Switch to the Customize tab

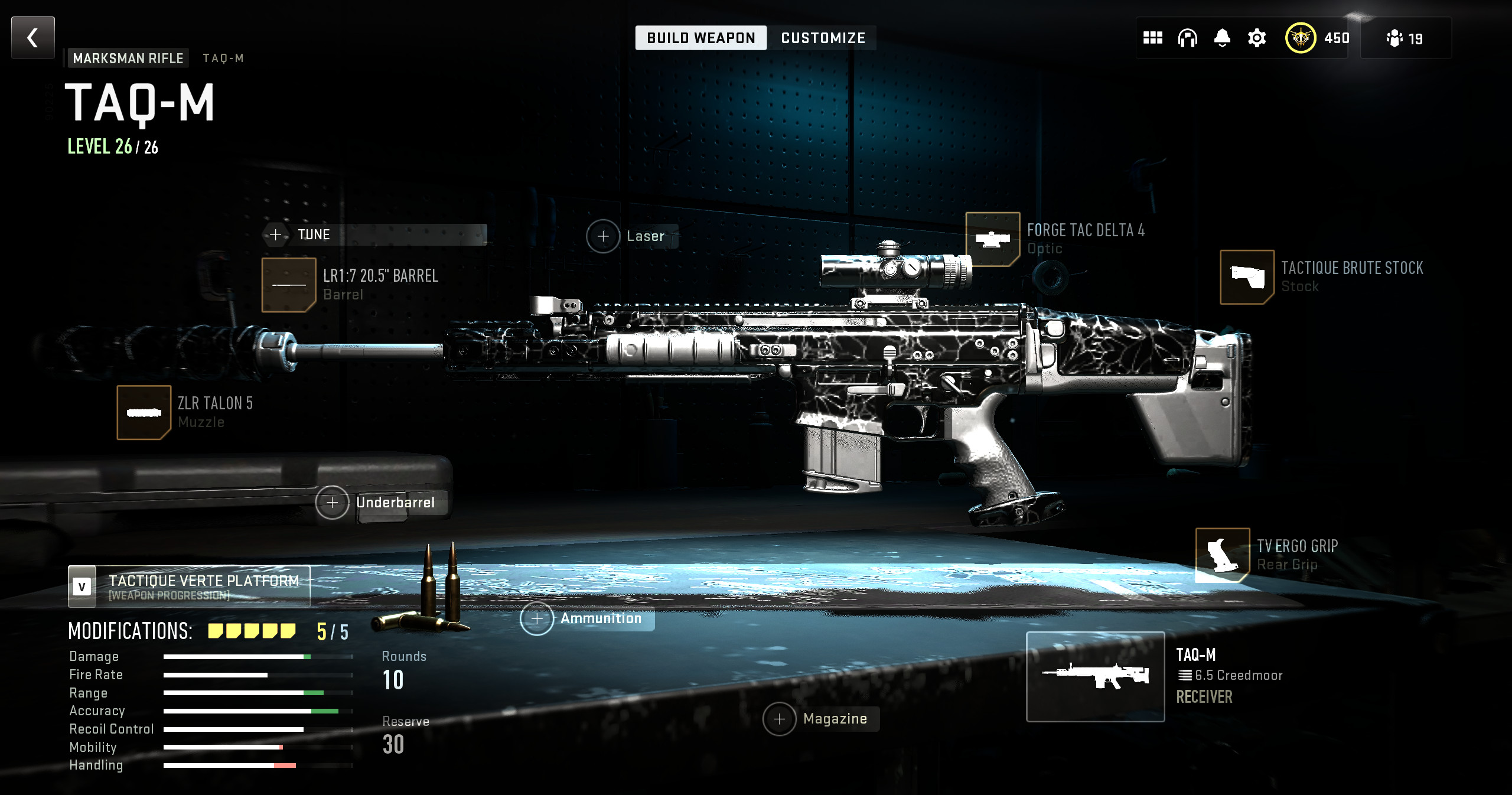pyautogui.click(x=823, y=38)
